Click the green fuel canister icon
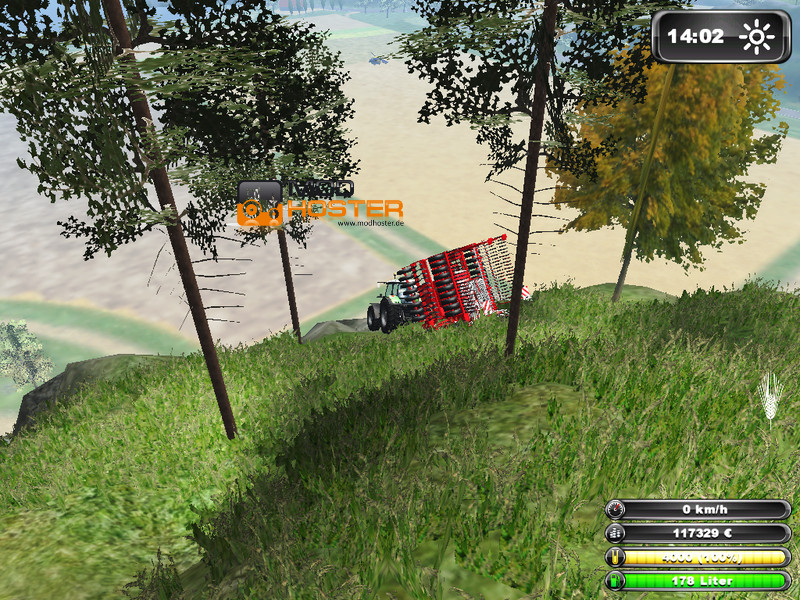Image resolution: width=800 pixels, height=600 pixels. 616,580
